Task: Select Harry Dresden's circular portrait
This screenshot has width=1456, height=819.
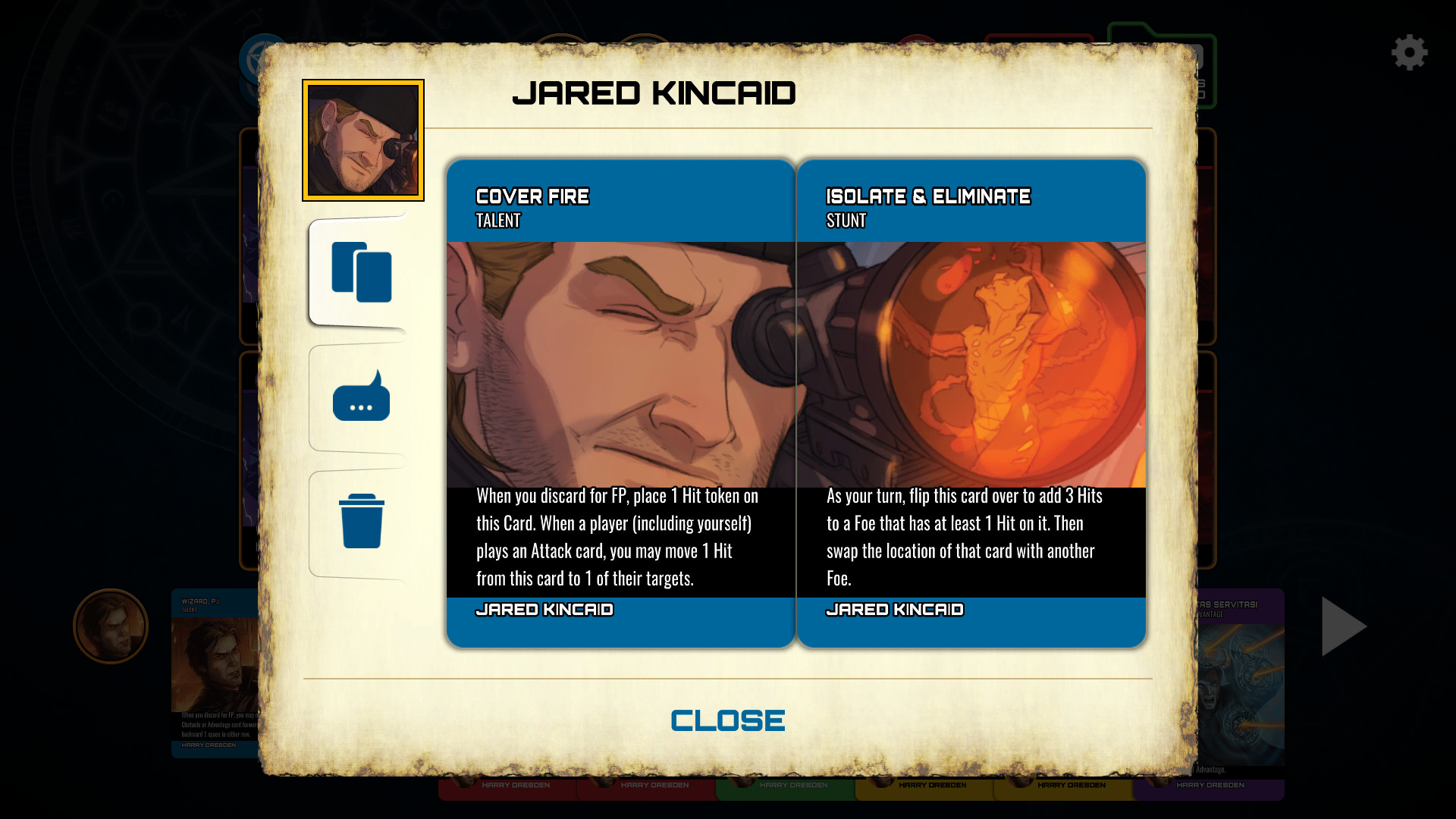Action: 110,626
